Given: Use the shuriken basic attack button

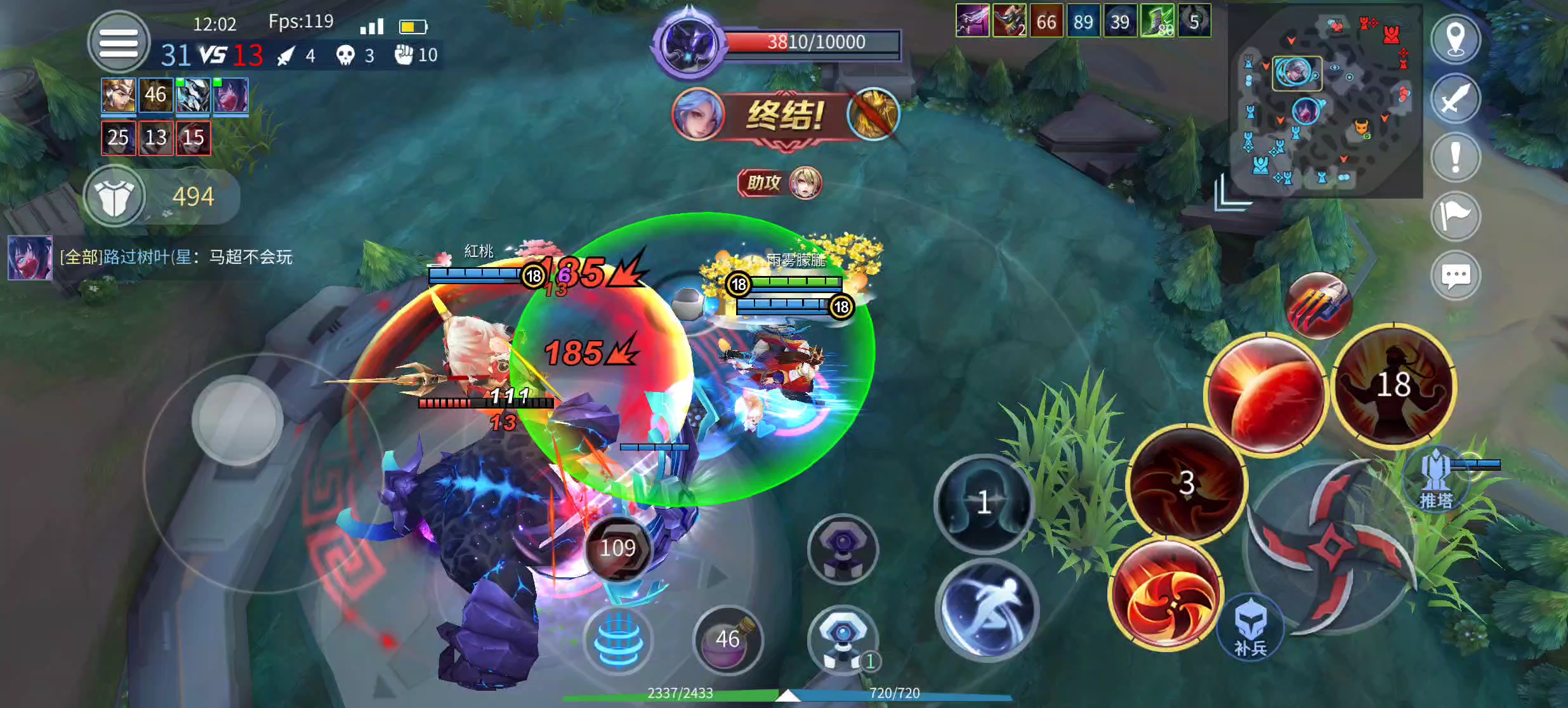Looking at the screenshot, I should coord(1330,547).
